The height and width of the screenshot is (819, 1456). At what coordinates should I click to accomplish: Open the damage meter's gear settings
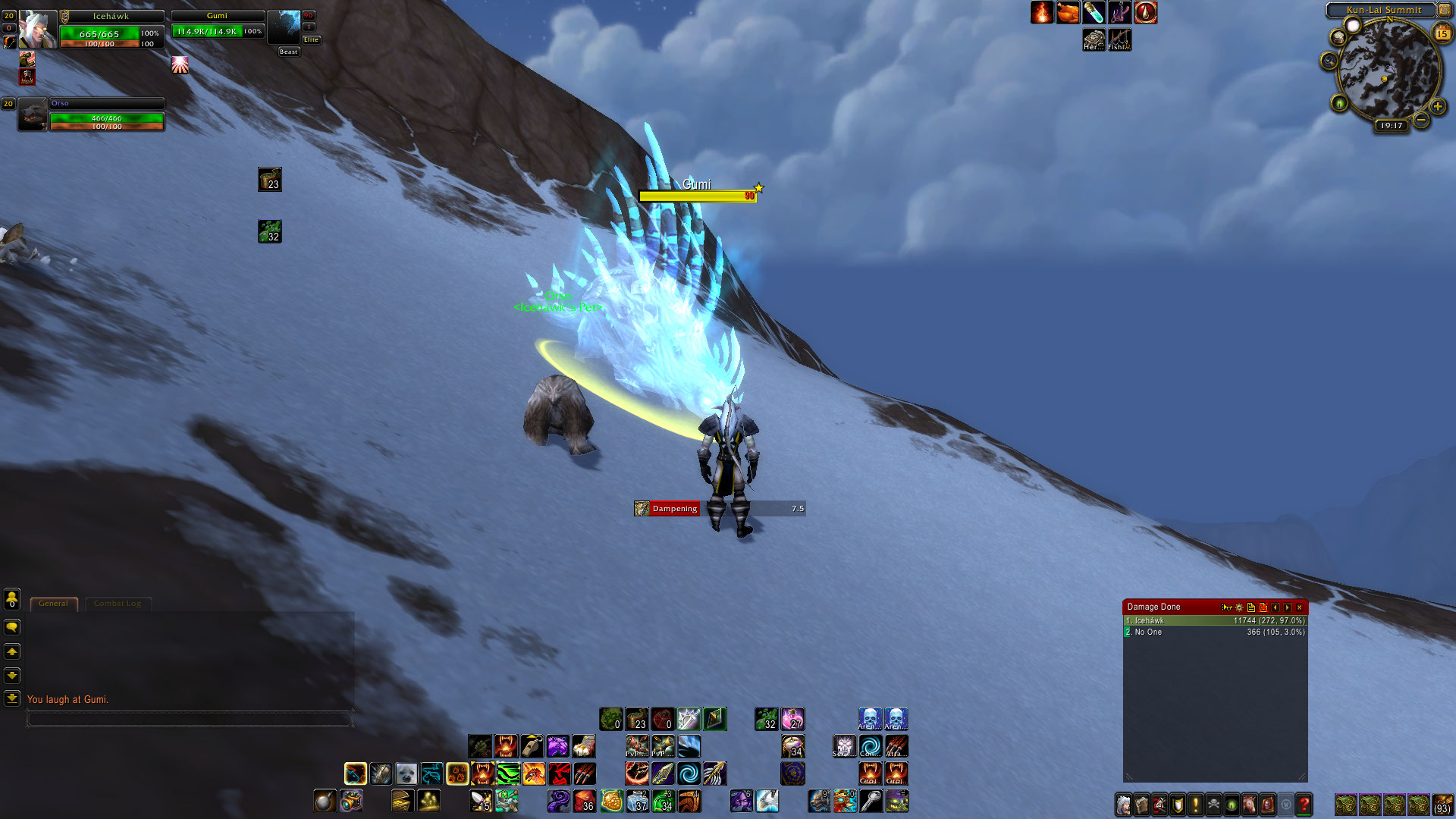(x=1239, y=607)
